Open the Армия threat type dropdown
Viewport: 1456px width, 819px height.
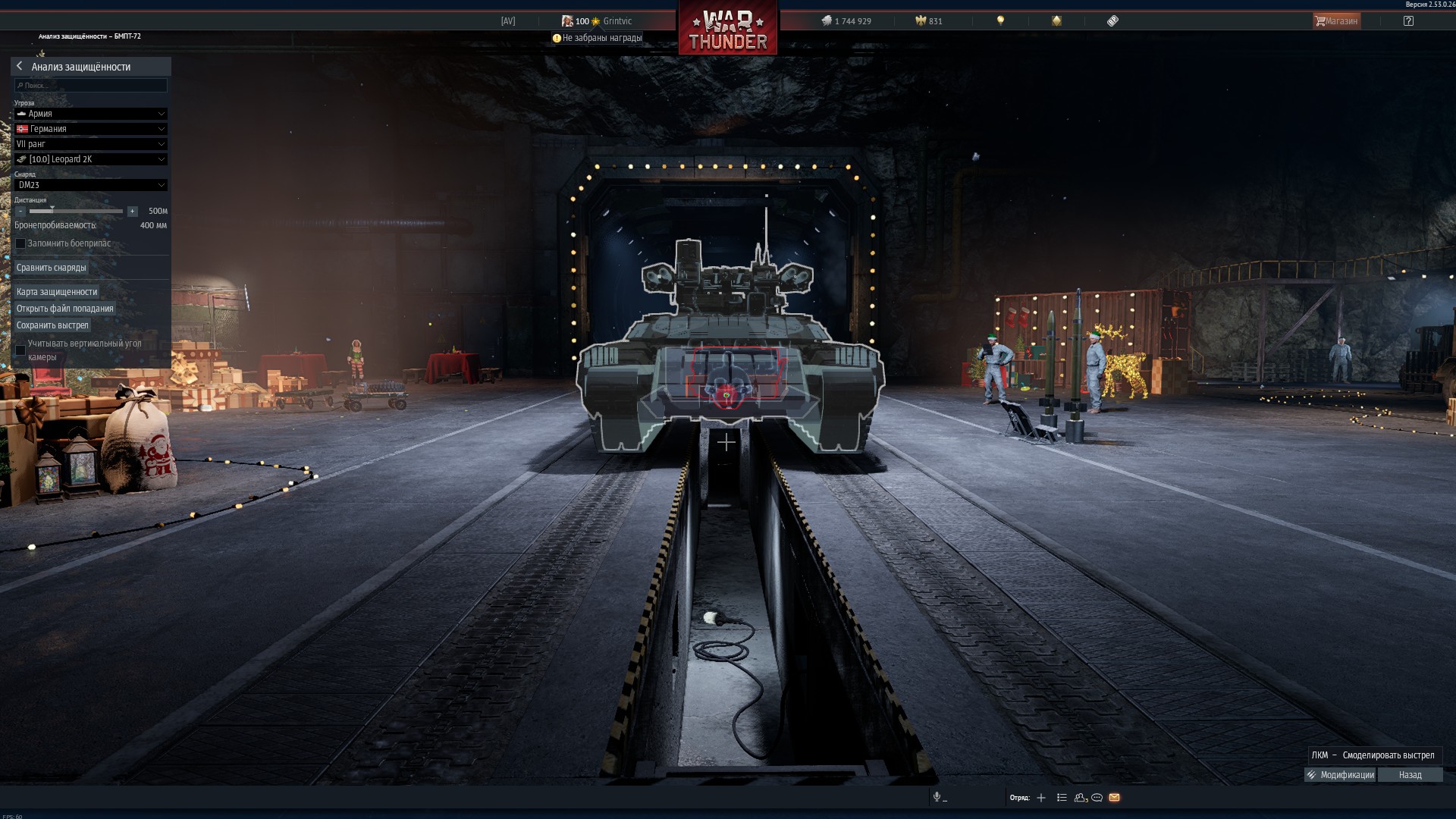click(91, 114)
